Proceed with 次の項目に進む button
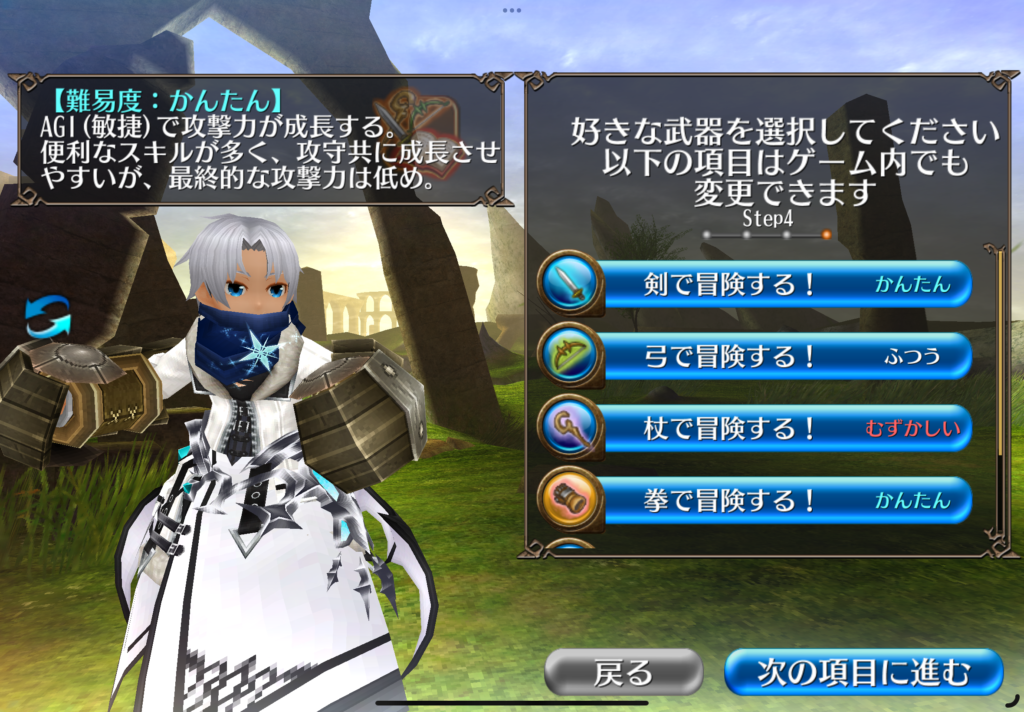This screenshot has width=1024, height=712. click(862, 672)
